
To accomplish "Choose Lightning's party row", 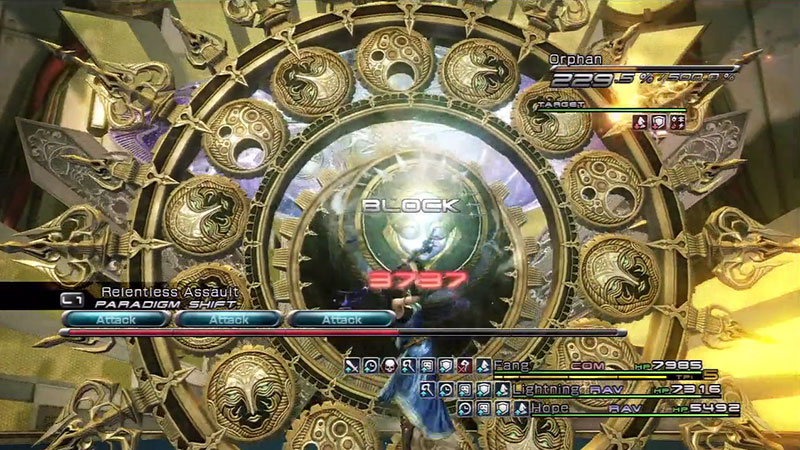I will pos(546,388).
